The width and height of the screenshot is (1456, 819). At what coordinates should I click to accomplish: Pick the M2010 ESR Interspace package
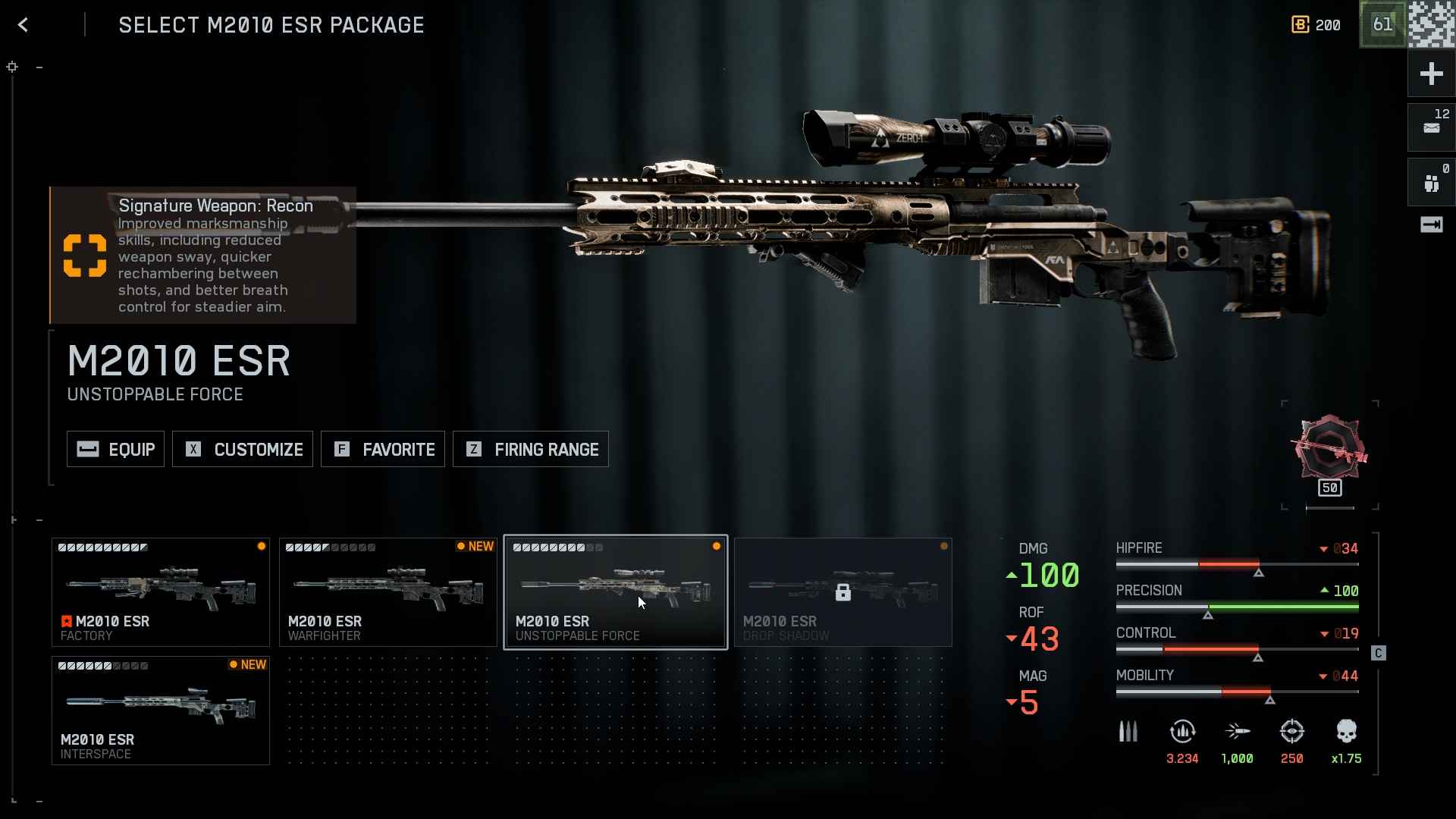click(x=161, y=711)
